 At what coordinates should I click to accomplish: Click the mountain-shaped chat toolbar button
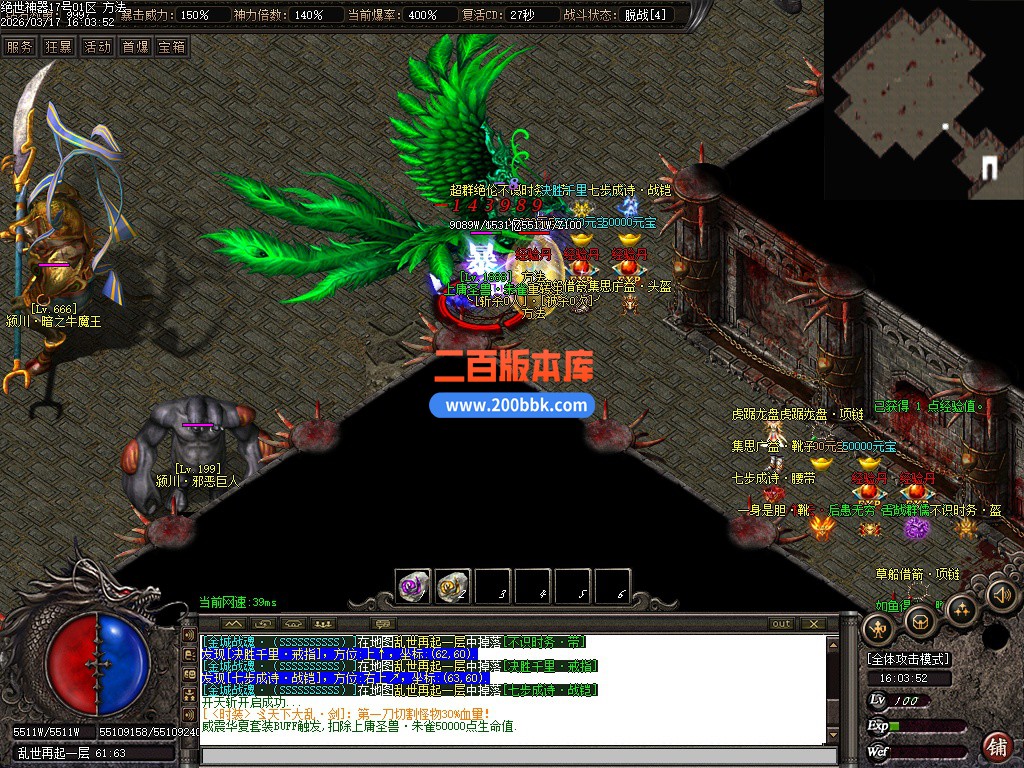(233, 624)
